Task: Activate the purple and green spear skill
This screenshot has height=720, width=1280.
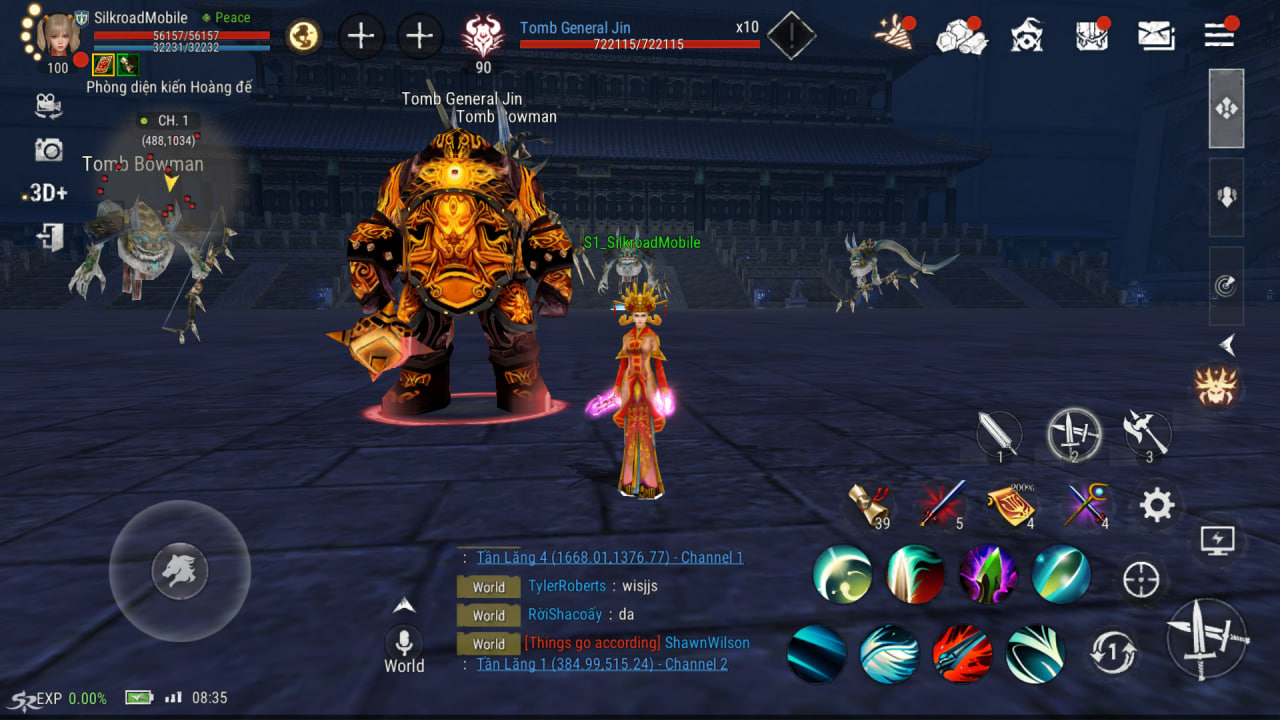Action: (988, 574)
